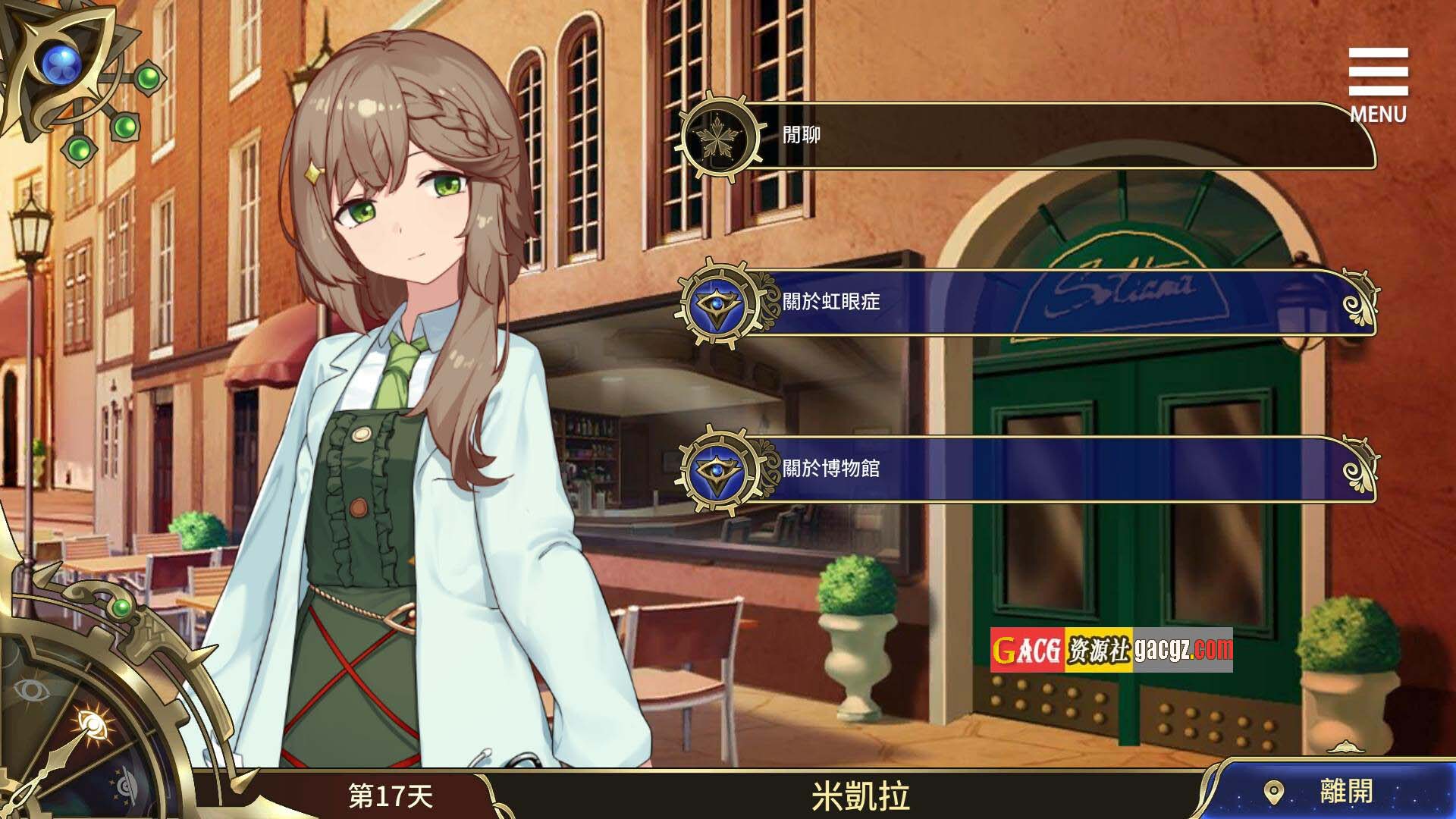
Task: Open the MENU hamburger button
Action: point(1378,83)
